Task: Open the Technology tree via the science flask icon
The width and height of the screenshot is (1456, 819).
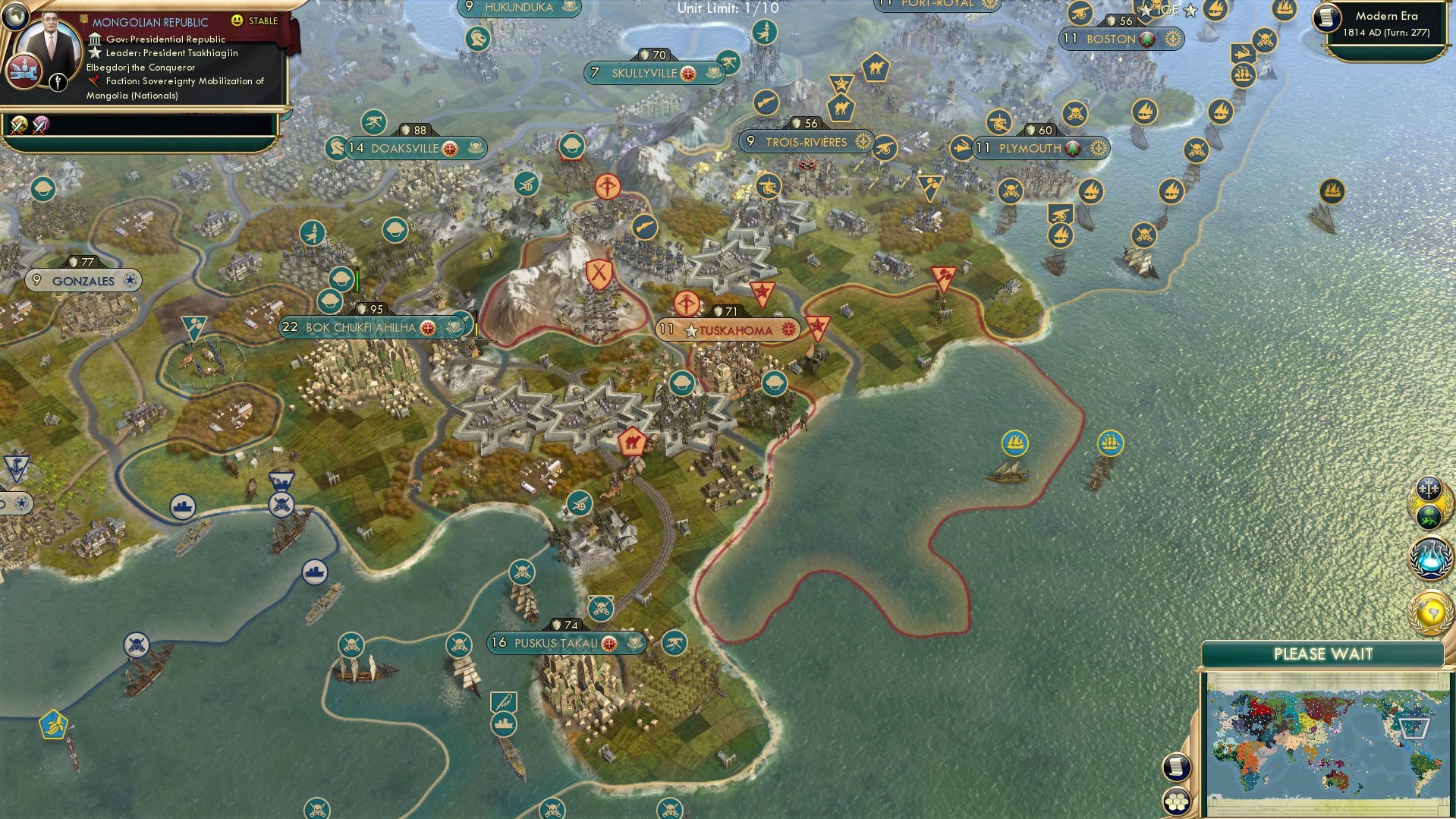Action: 1431,556
